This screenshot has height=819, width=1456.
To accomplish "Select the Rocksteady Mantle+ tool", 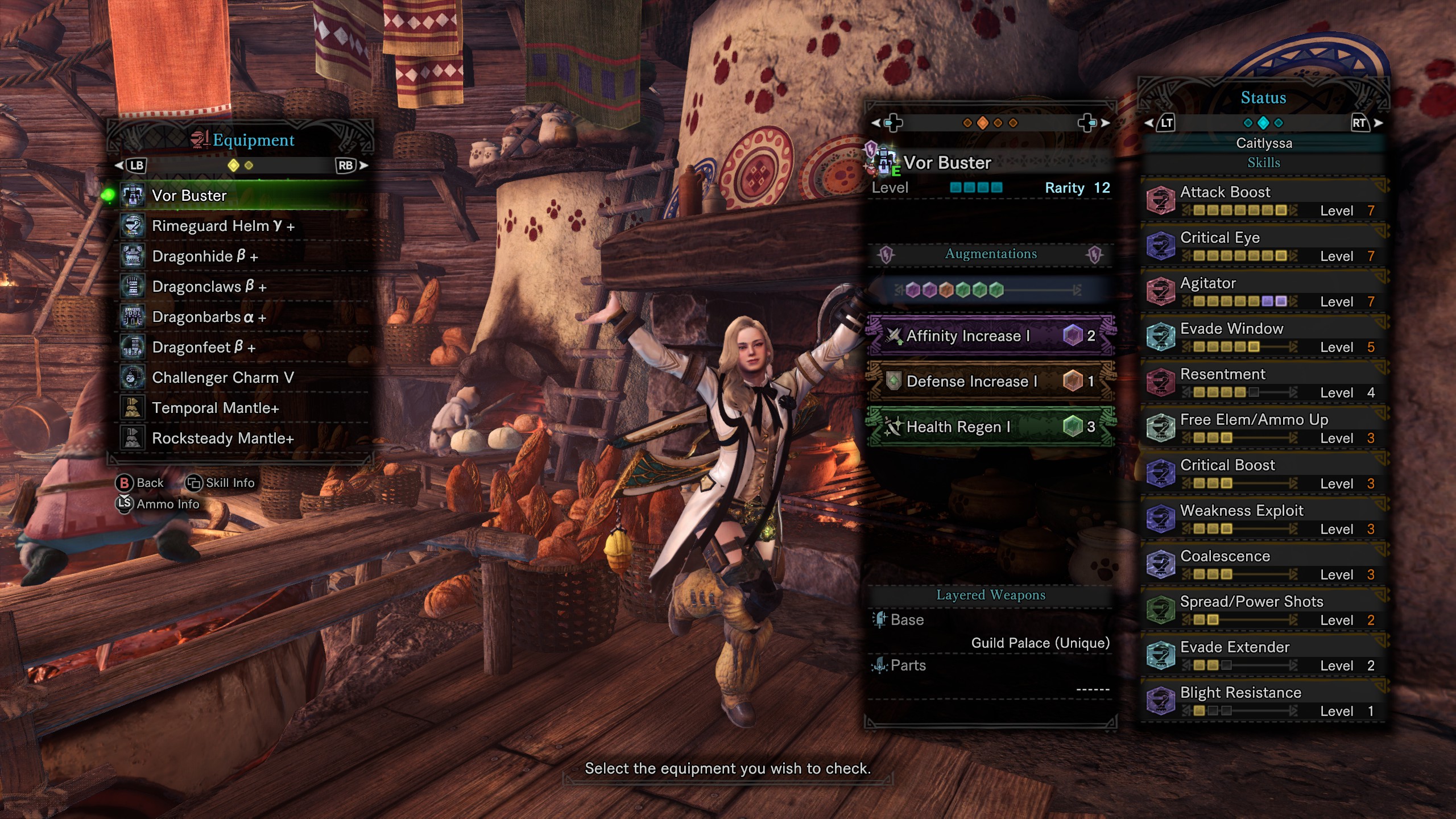I will click(x=239, y=439).
